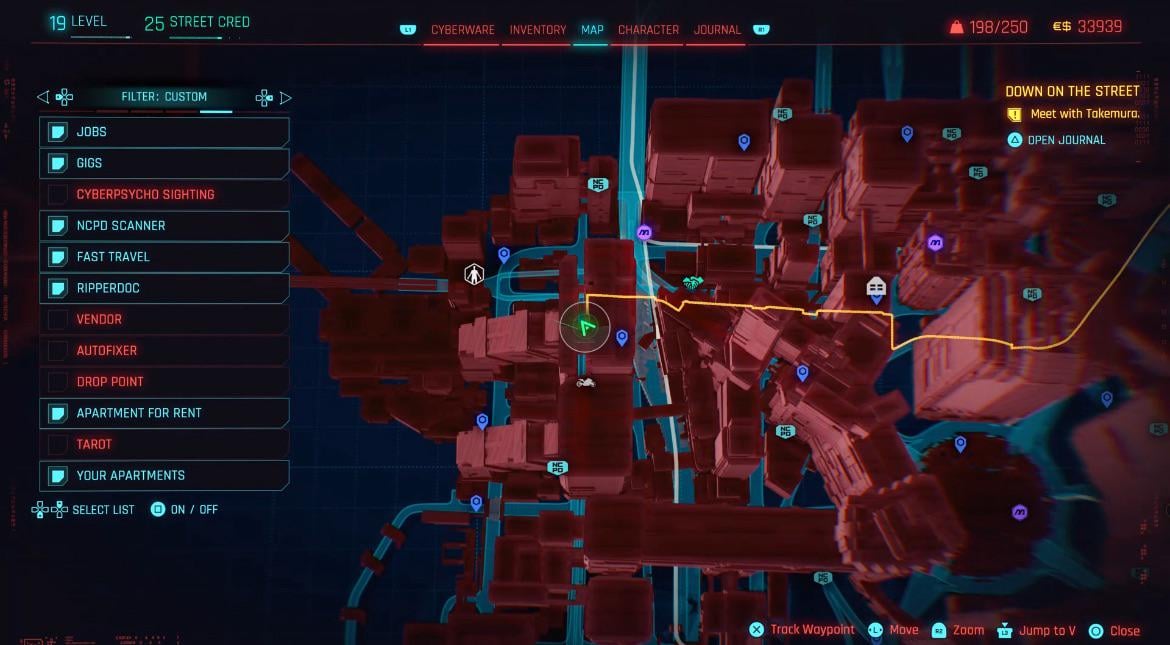Image resolution: width=1170 pixels, height=645 pixels.
Task: Open the Inventory tab
Action: (538, 30)
